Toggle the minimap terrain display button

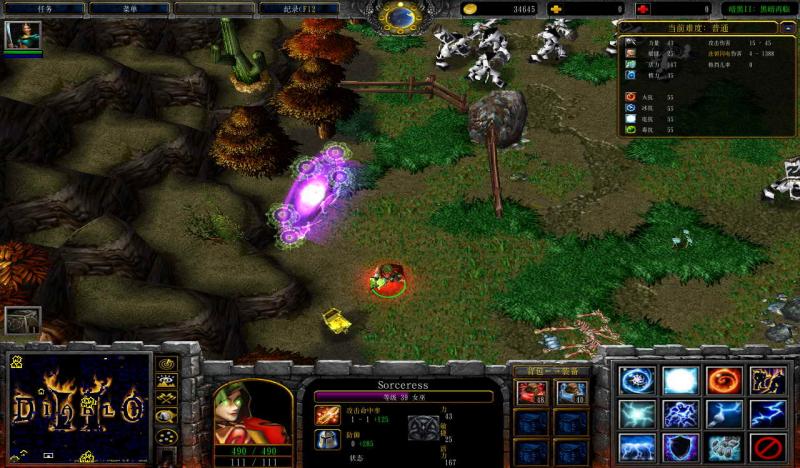[x=167, y=380]
